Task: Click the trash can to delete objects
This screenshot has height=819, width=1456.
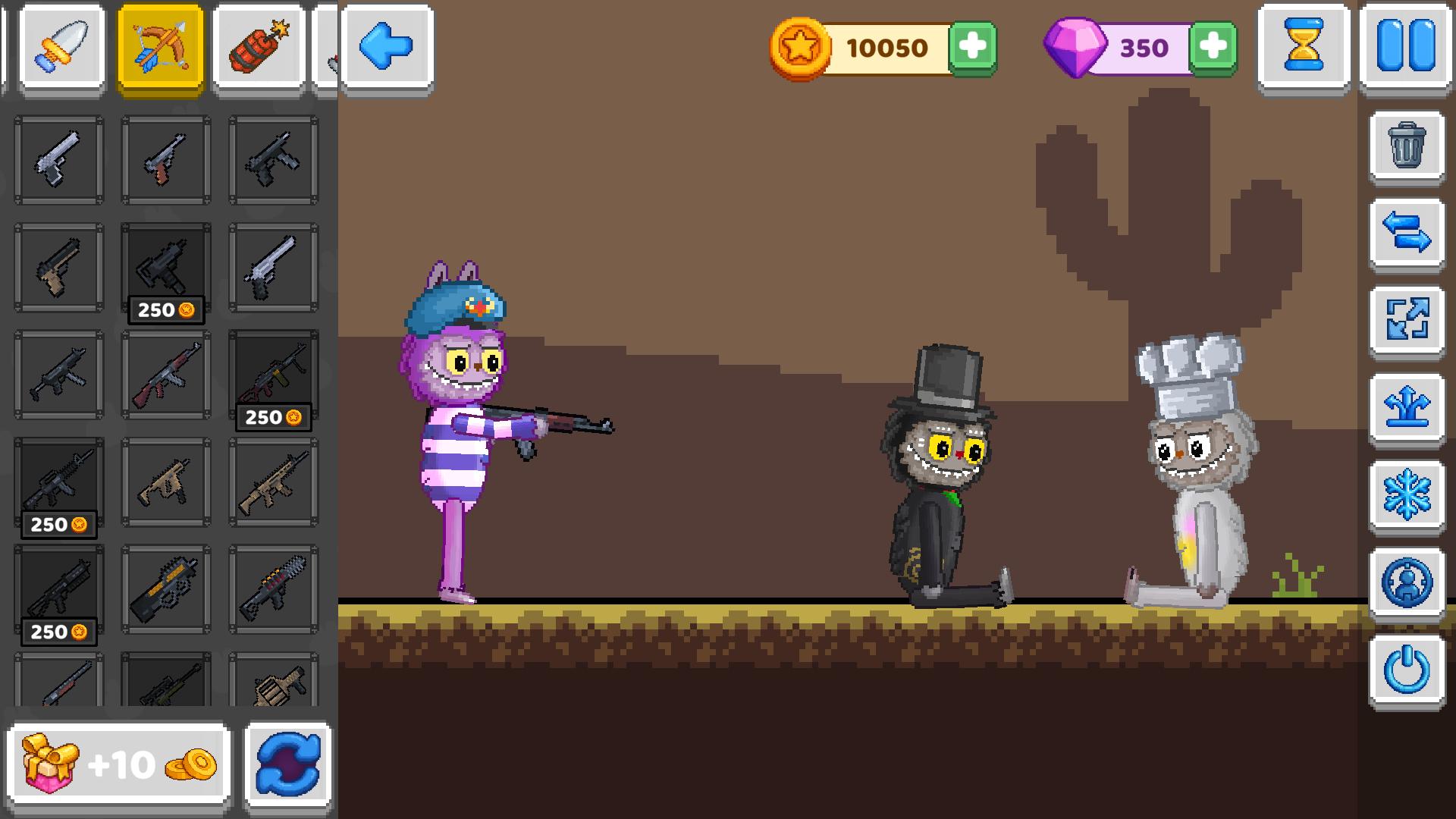Action: coord(1407,147)
